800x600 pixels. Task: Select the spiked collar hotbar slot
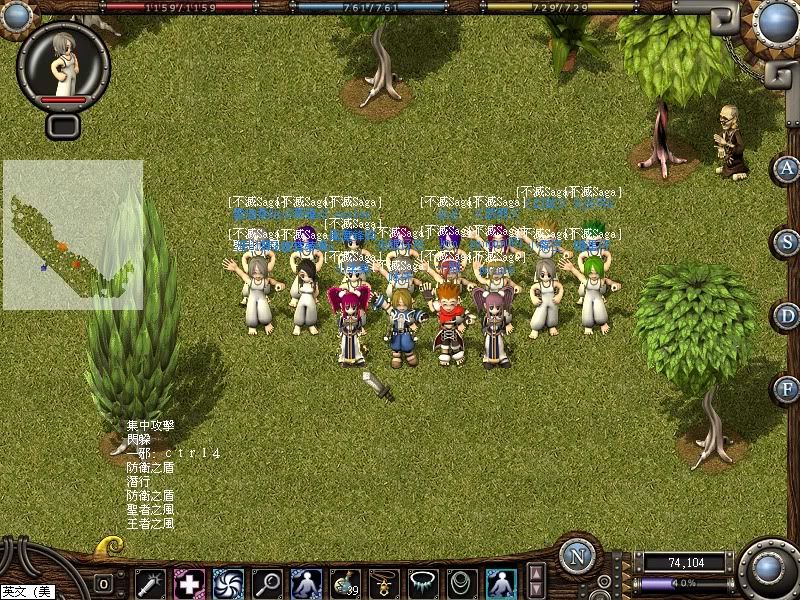pos(423,583)
